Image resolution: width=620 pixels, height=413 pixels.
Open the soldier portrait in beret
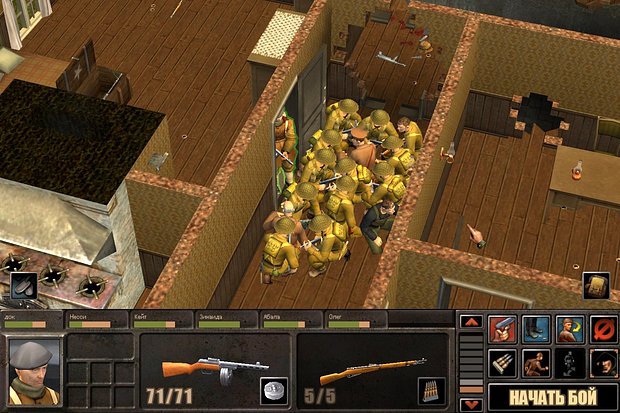33,371
